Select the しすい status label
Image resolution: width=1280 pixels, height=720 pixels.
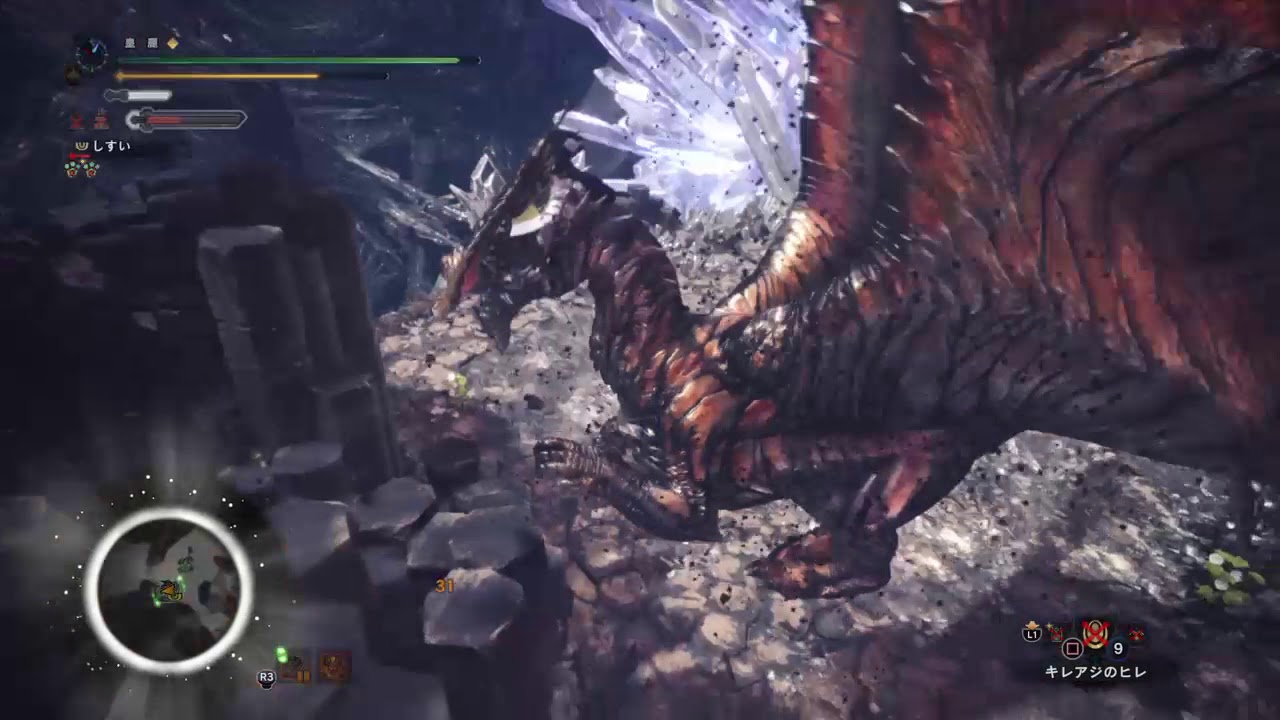pyautogui.click(x=110, y=146)
